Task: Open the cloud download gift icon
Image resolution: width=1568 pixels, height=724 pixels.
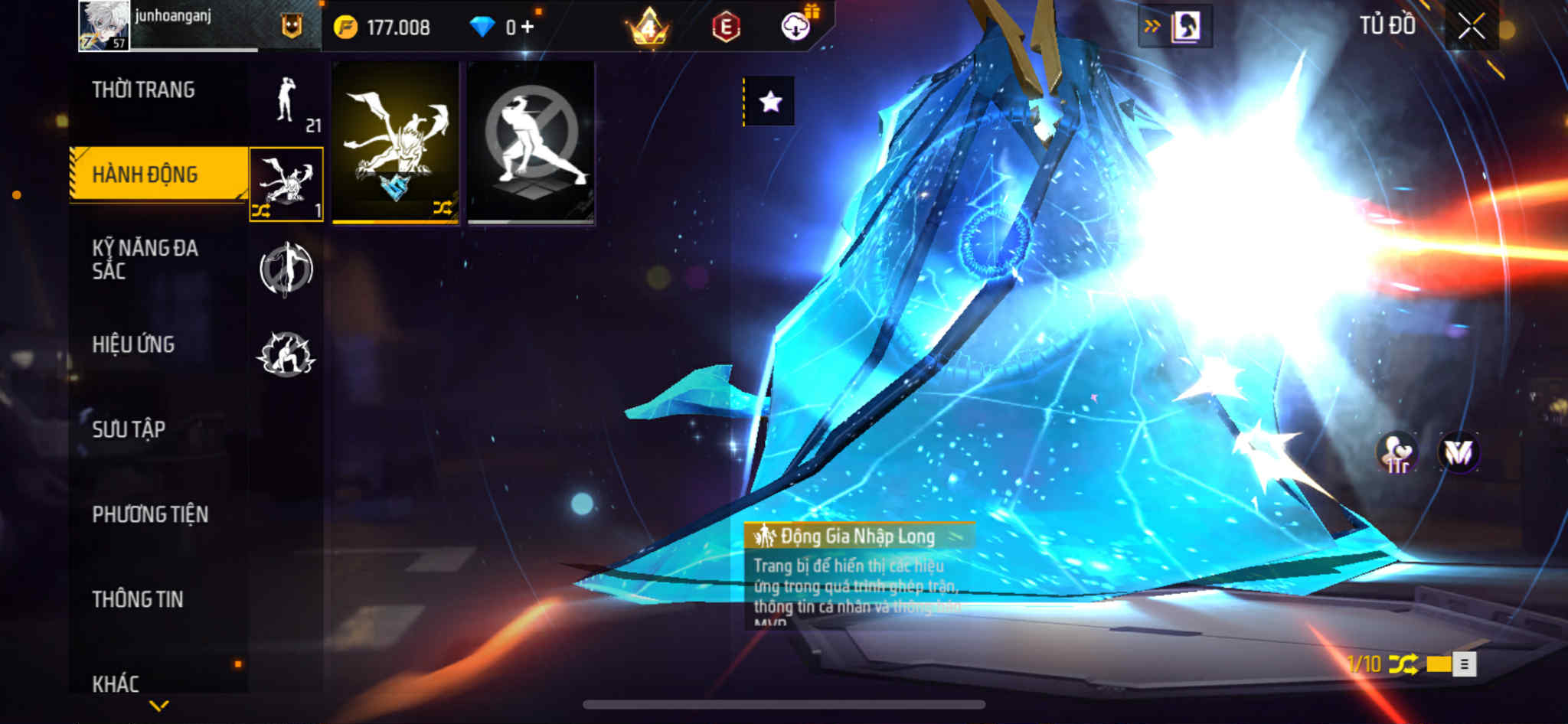Action: pyautogui.click(x=796, y=28)
